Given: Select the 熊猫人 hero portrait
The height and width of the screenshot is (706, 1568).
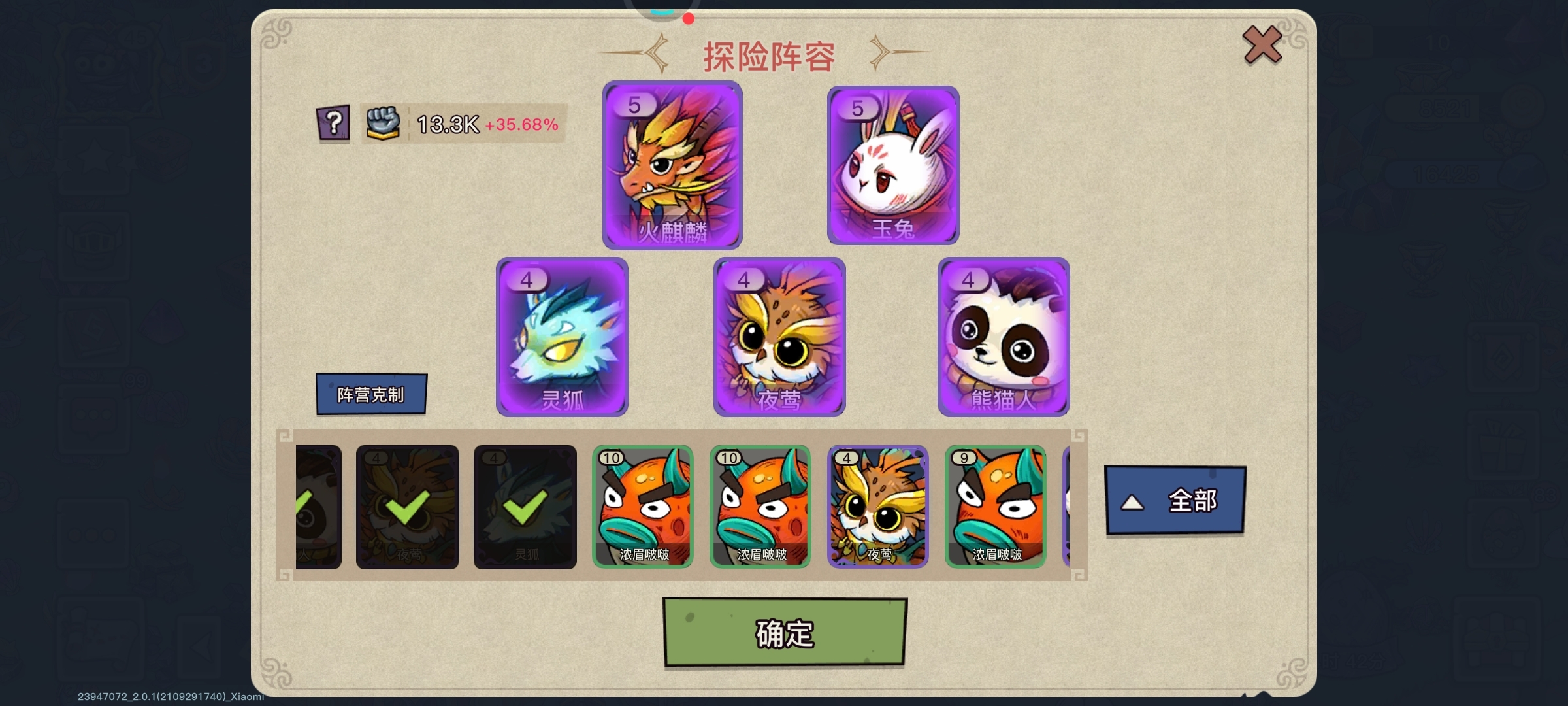Looking at the screenshot, I should pyautogui.click(x=1003, y=337).
